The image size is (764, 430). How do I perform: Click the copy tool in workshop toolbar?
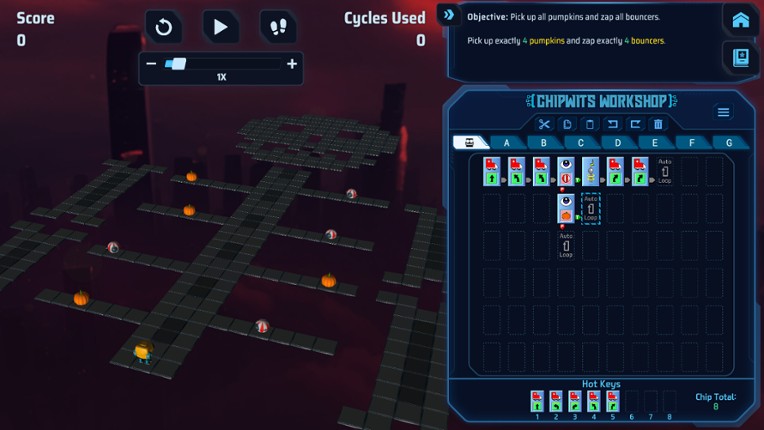pyautogui.click(x=567, y=125)
